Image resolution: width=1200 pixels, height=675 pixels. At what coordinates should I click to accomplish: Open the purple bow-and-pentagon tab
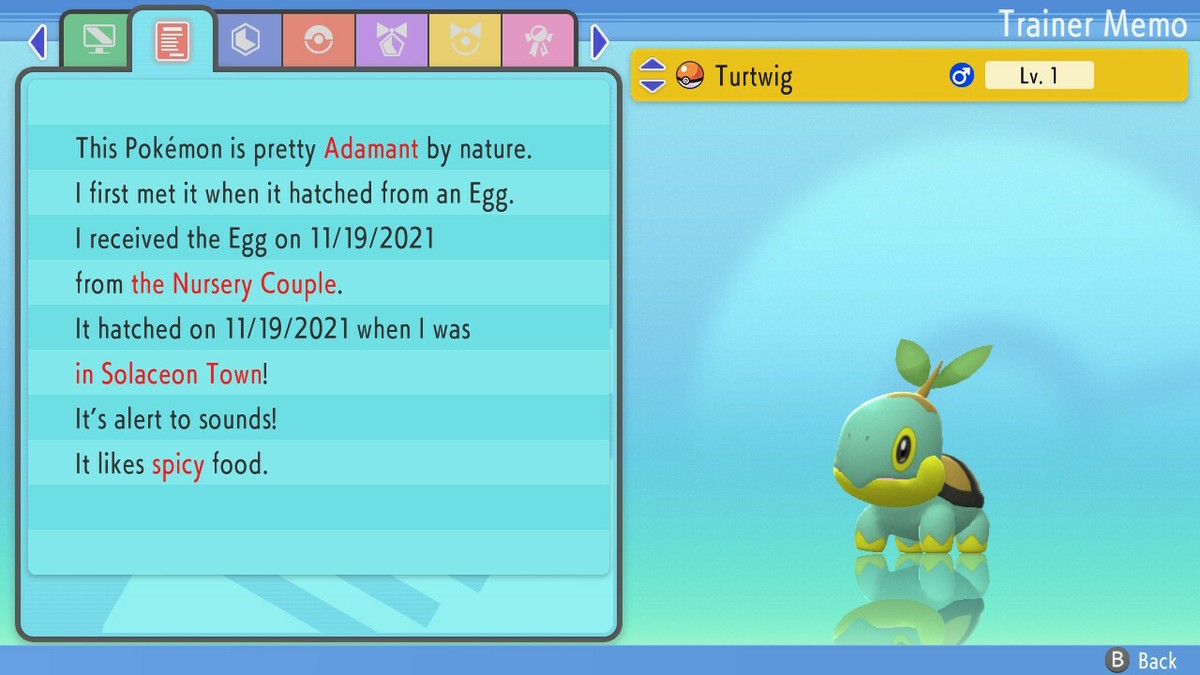pos(392,40)
